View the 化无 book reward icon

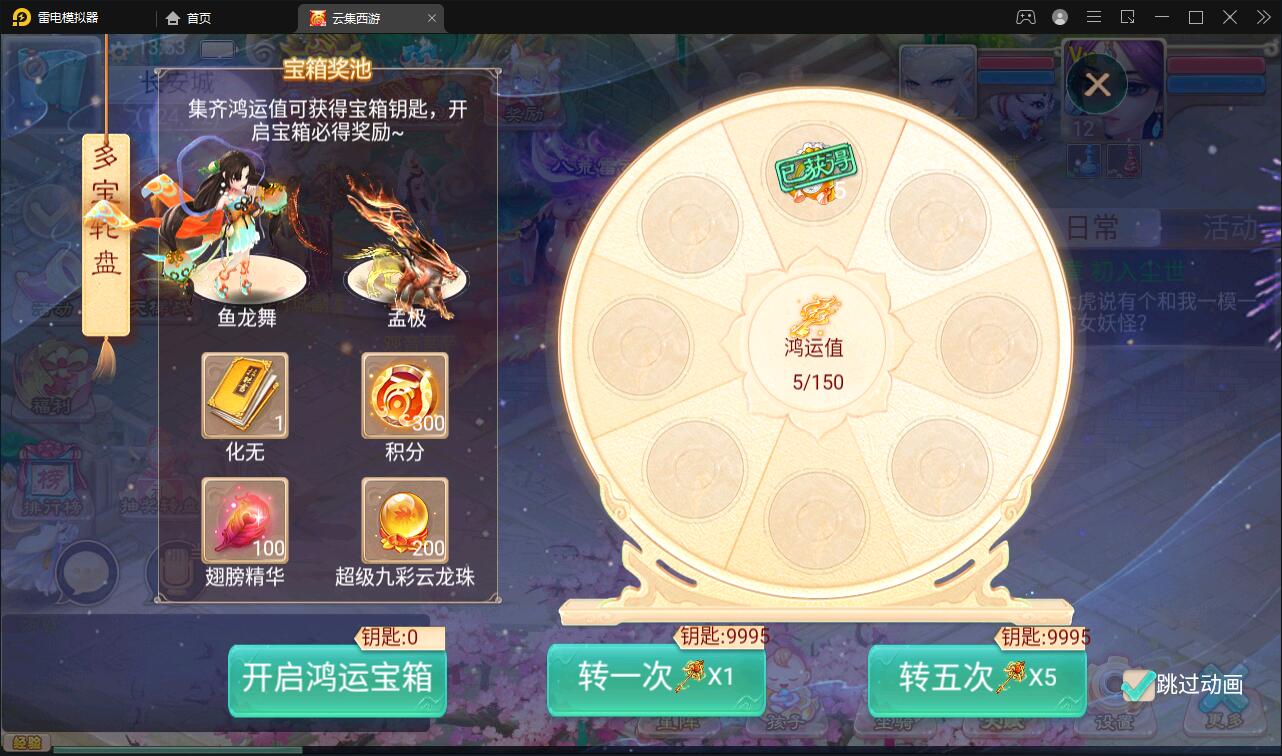point(245,396)
